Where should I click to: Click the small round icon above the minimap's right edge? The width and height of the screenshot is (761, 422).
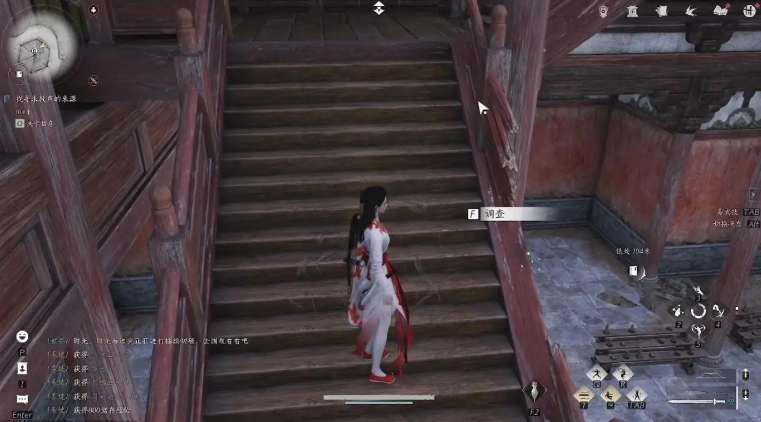pyautogui.click(x=93, y=10)
